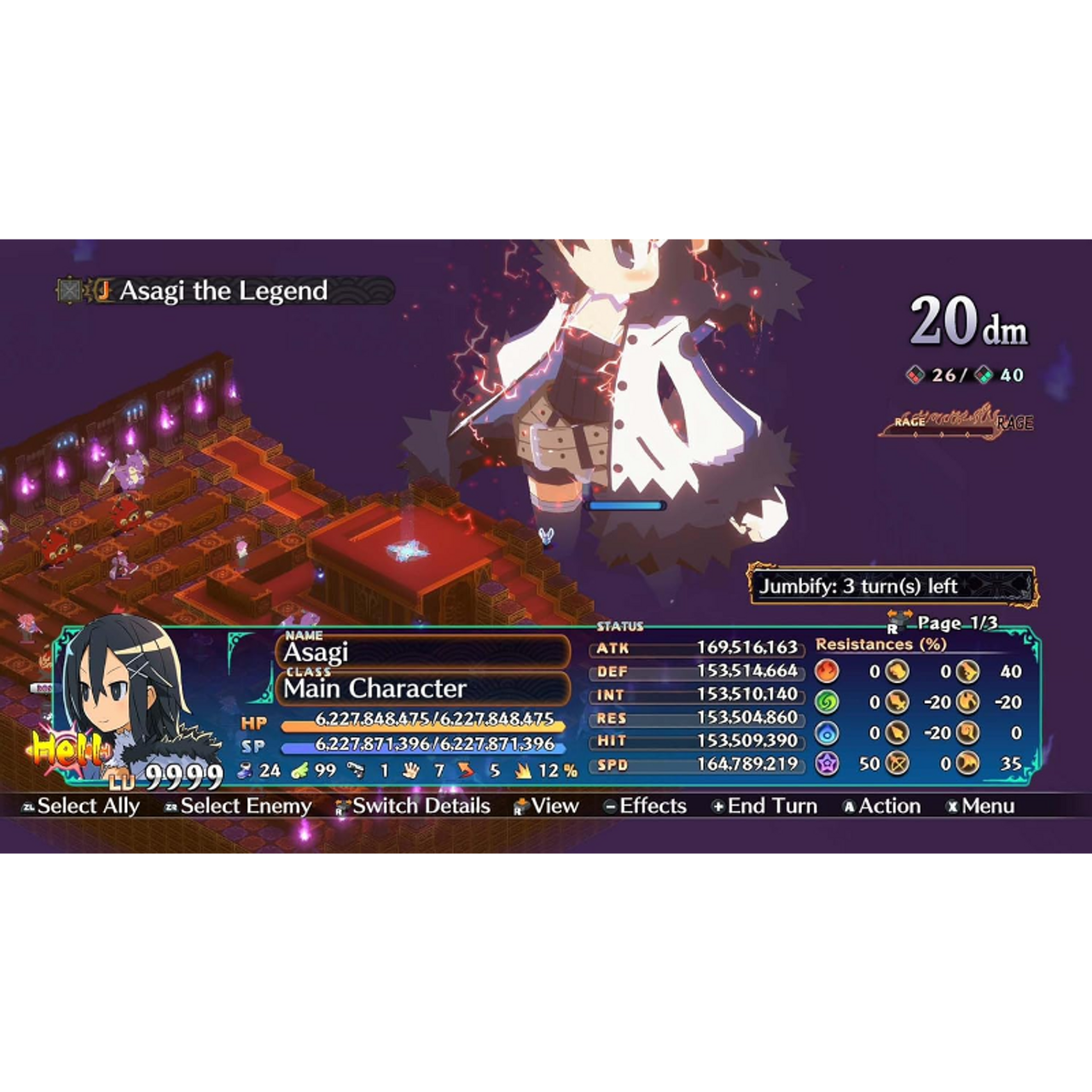Select the Asagi the Legend title banner
Screen dimensions: 1092x1092
224,291
